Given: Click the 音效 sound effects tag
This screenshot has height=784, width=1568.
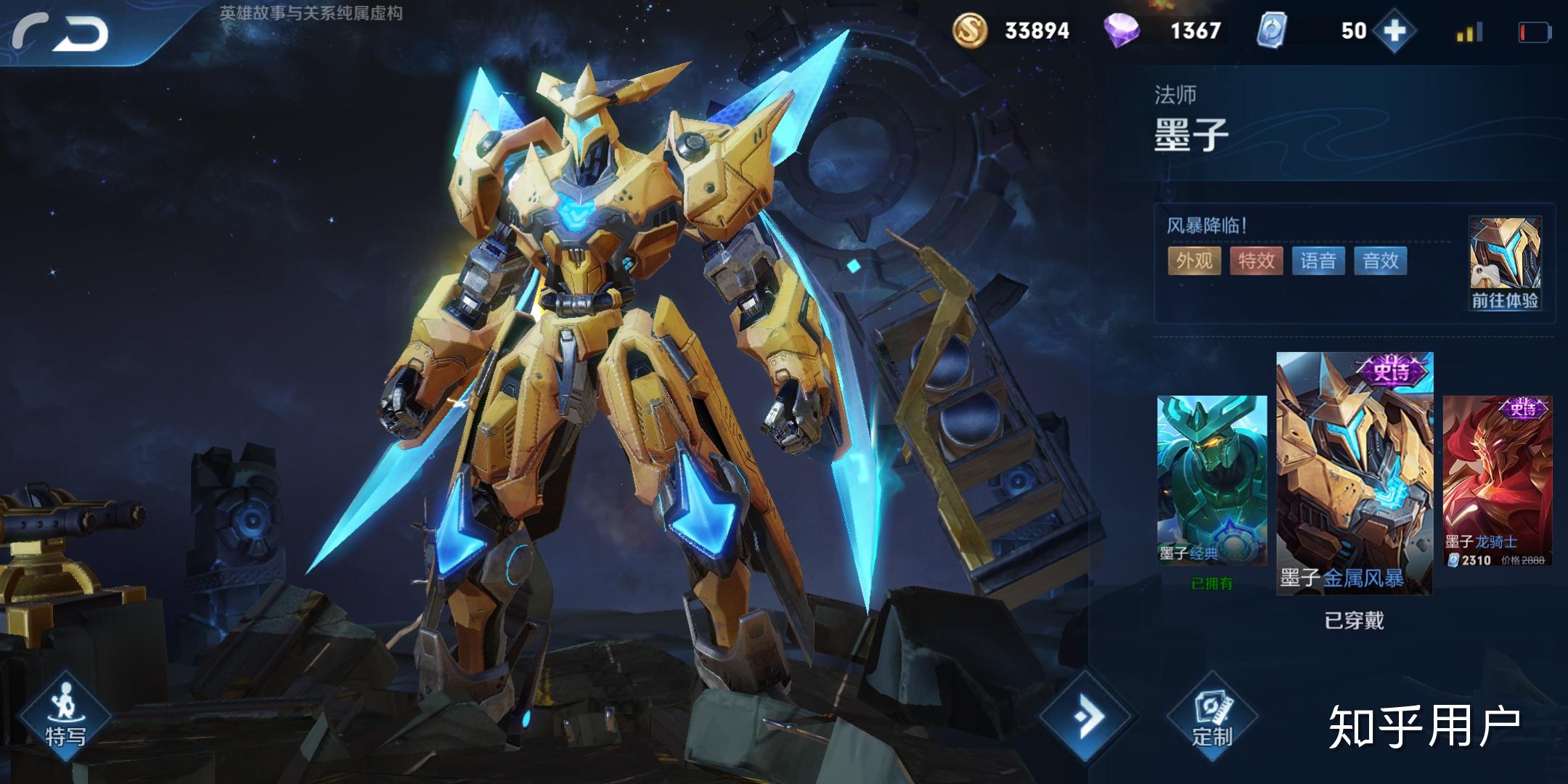Looking at the screenshot, I should click(x=1381, y=261).
